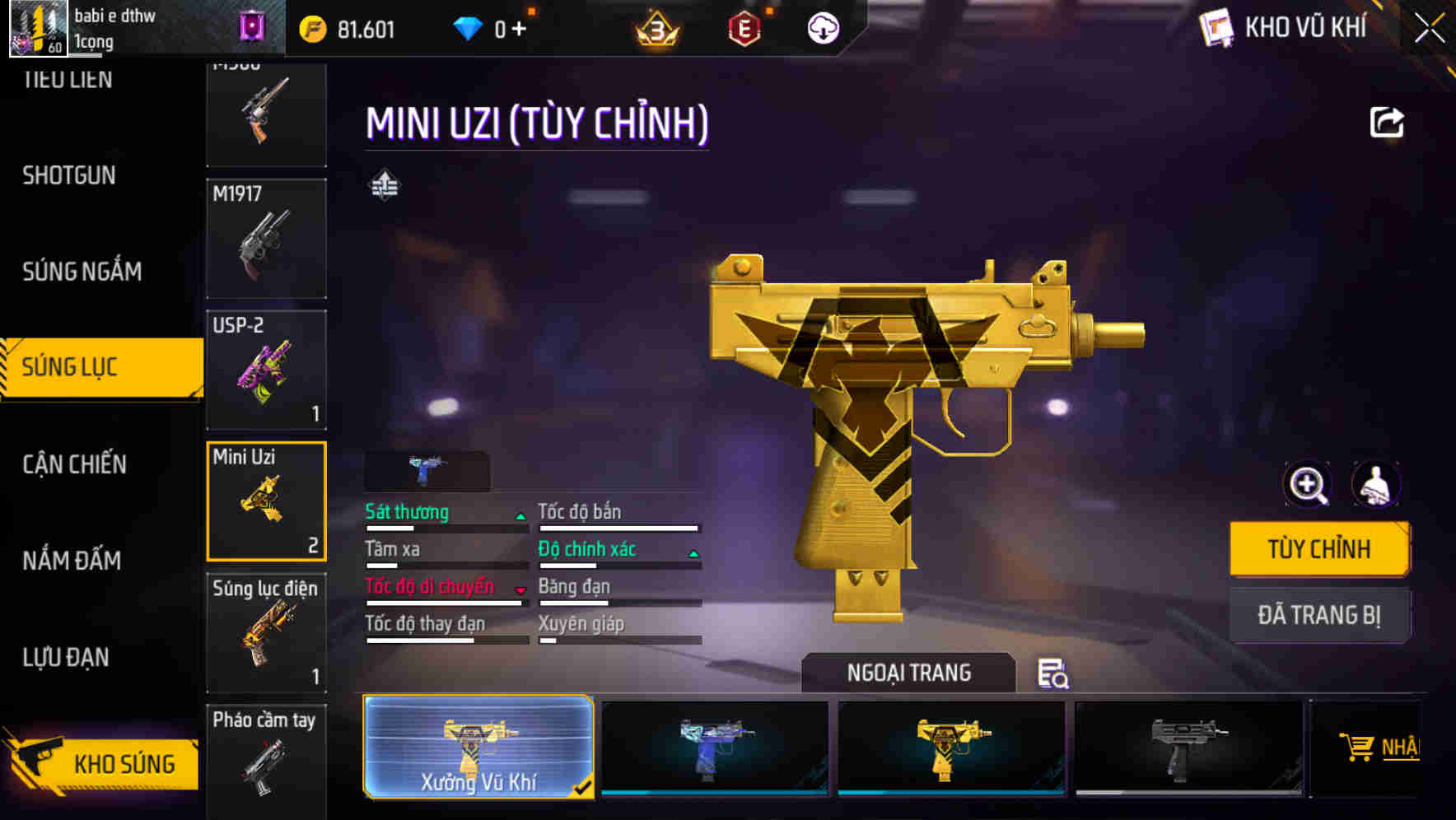Switch to the SHOTGUN category
This screenshot has width=1456, height=820.
tap(69, 175)
